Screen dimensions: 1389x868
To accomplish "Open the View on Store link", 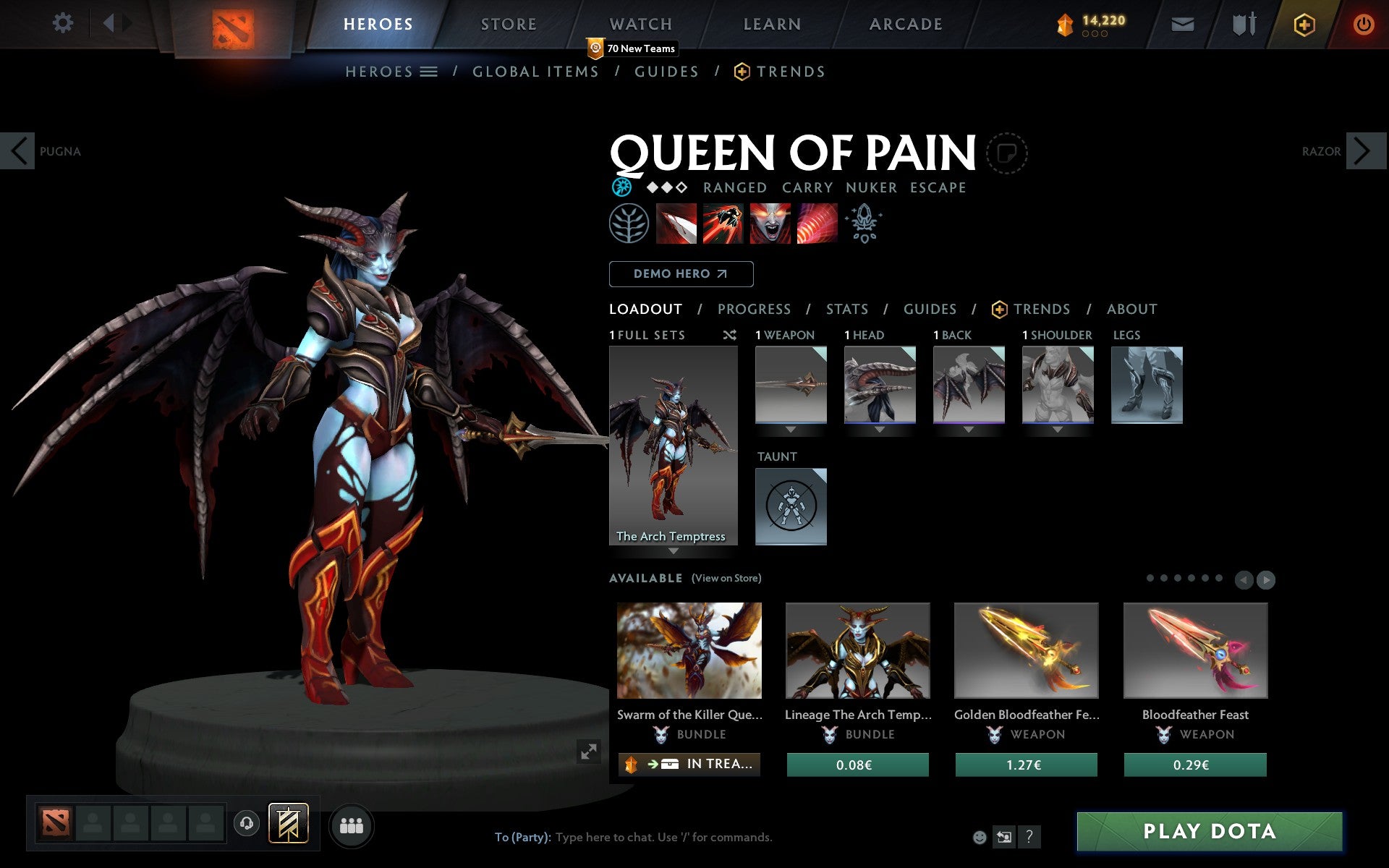I will [x=726, y=578].
